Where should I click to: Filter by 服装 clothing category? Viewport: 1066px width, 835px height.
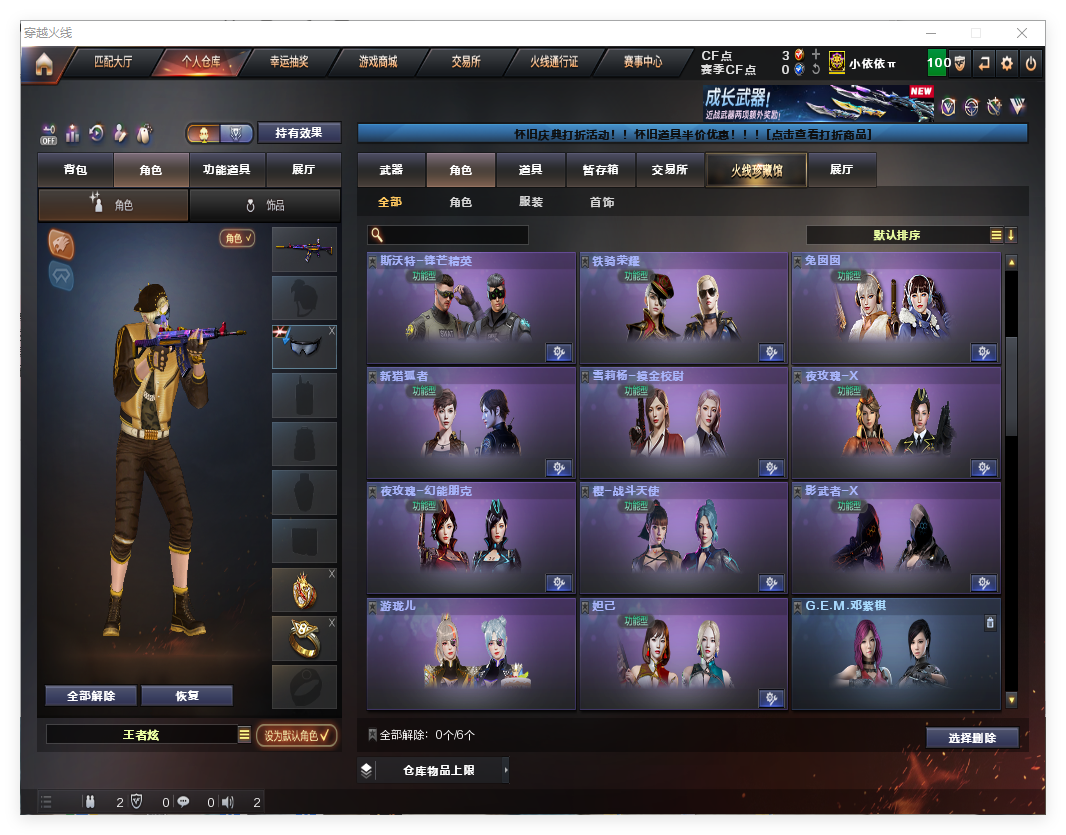point(531,202)
